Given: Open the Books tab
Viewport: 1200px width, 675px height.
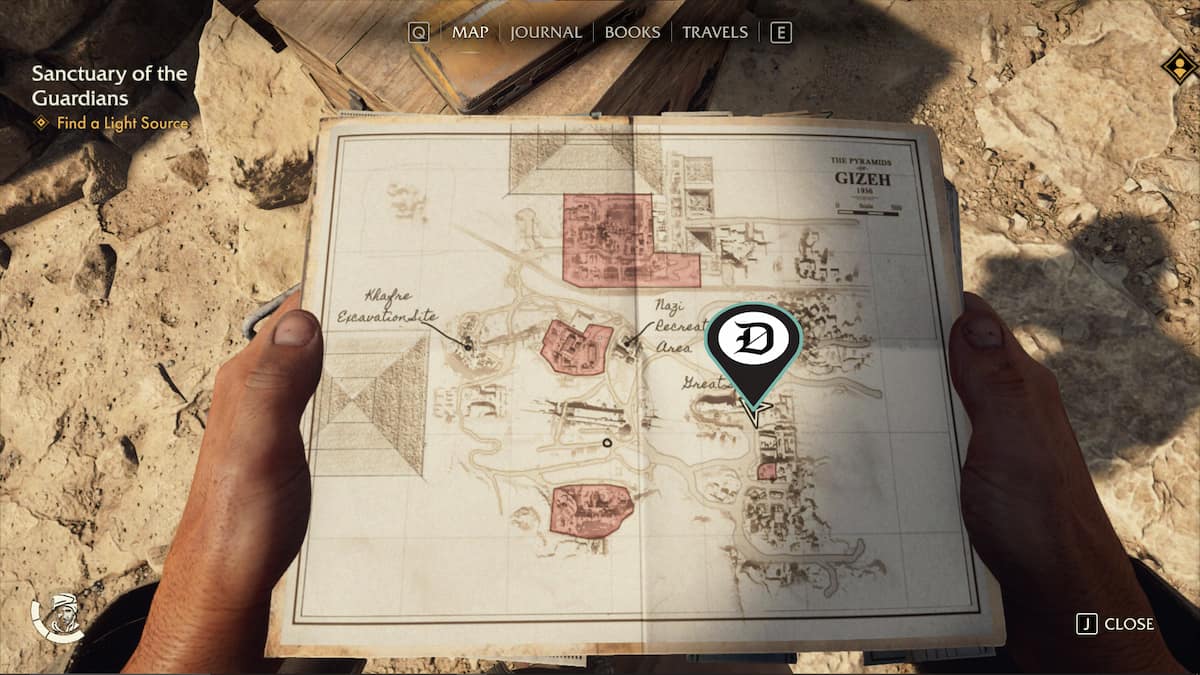Looking at the screenshot, I should pos(632,32).
